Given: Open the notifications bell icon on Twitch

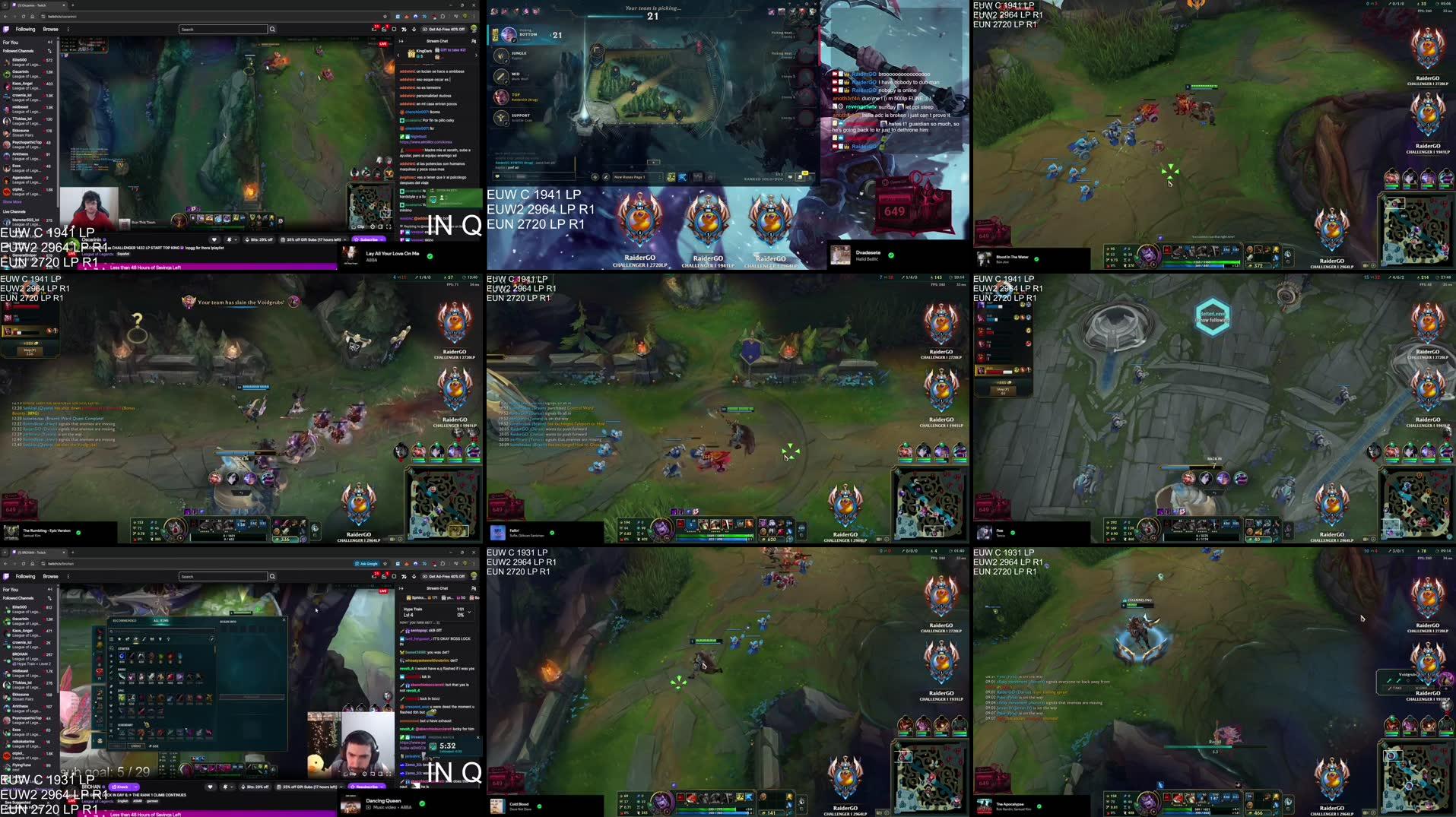Looking at the screenshot, I should [384, 29].
